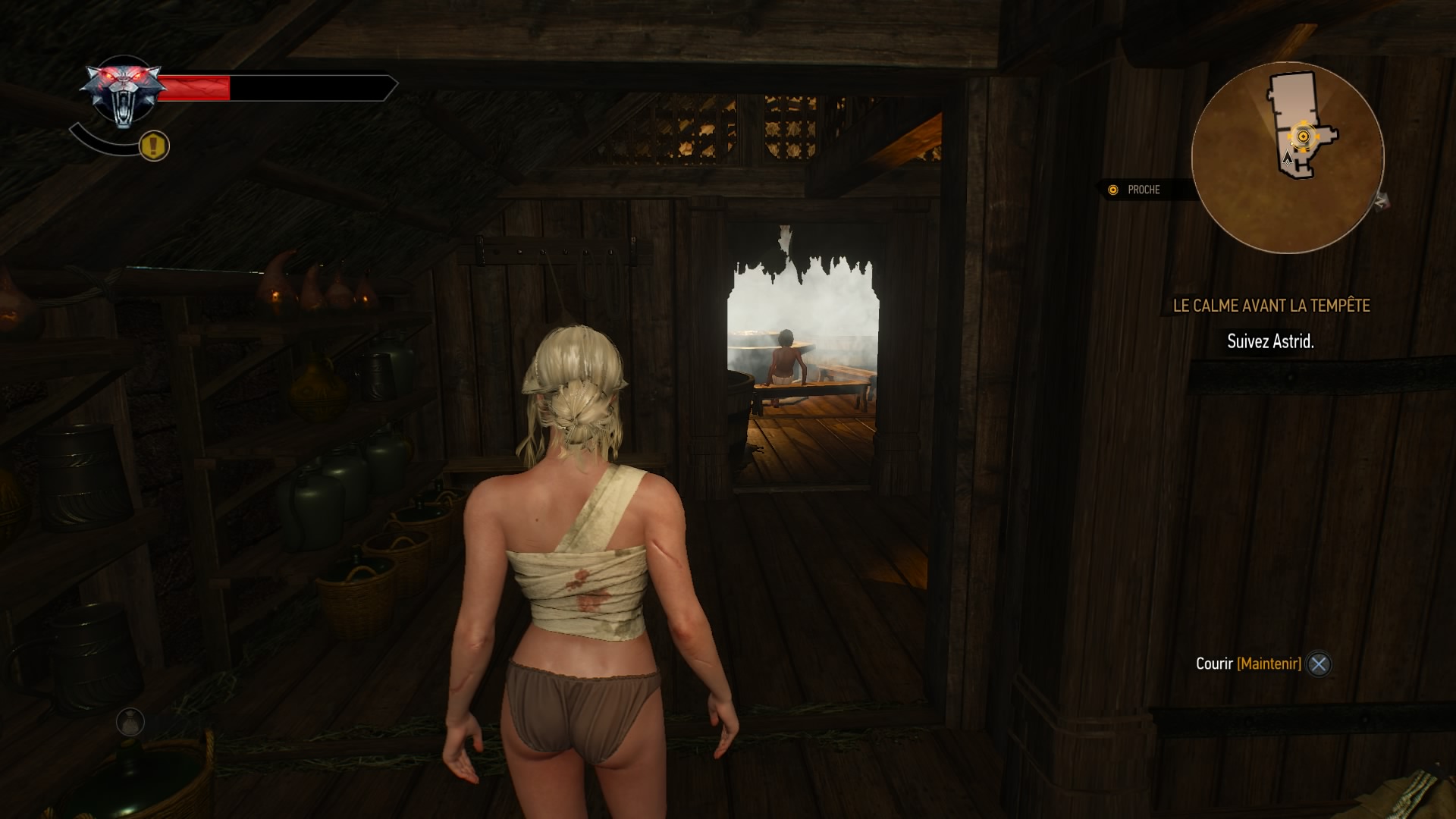Select the "Suivez Astrid." objective text
Viewport: 1456px width, 819px height.
(1270, 341)
